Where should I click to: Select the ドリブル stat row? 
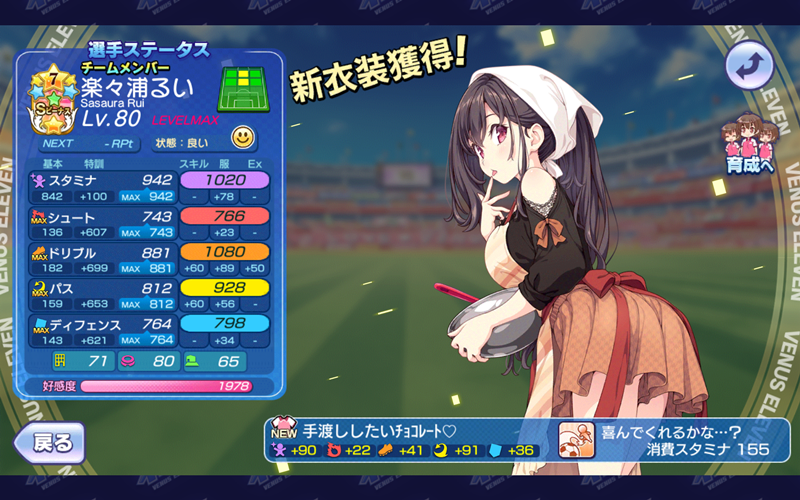point(152,261)
